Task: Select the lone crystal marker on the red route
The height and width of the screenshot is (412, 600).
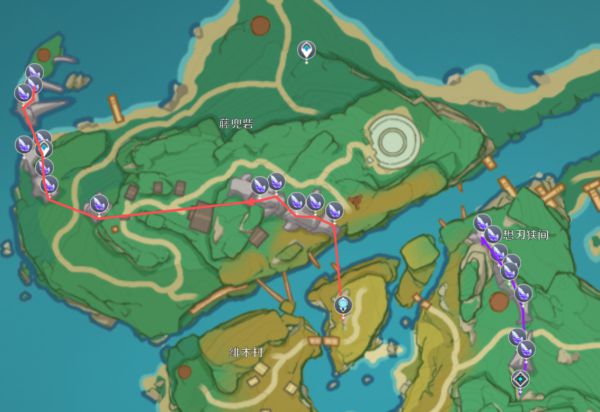Action: [x=99, y=204]
